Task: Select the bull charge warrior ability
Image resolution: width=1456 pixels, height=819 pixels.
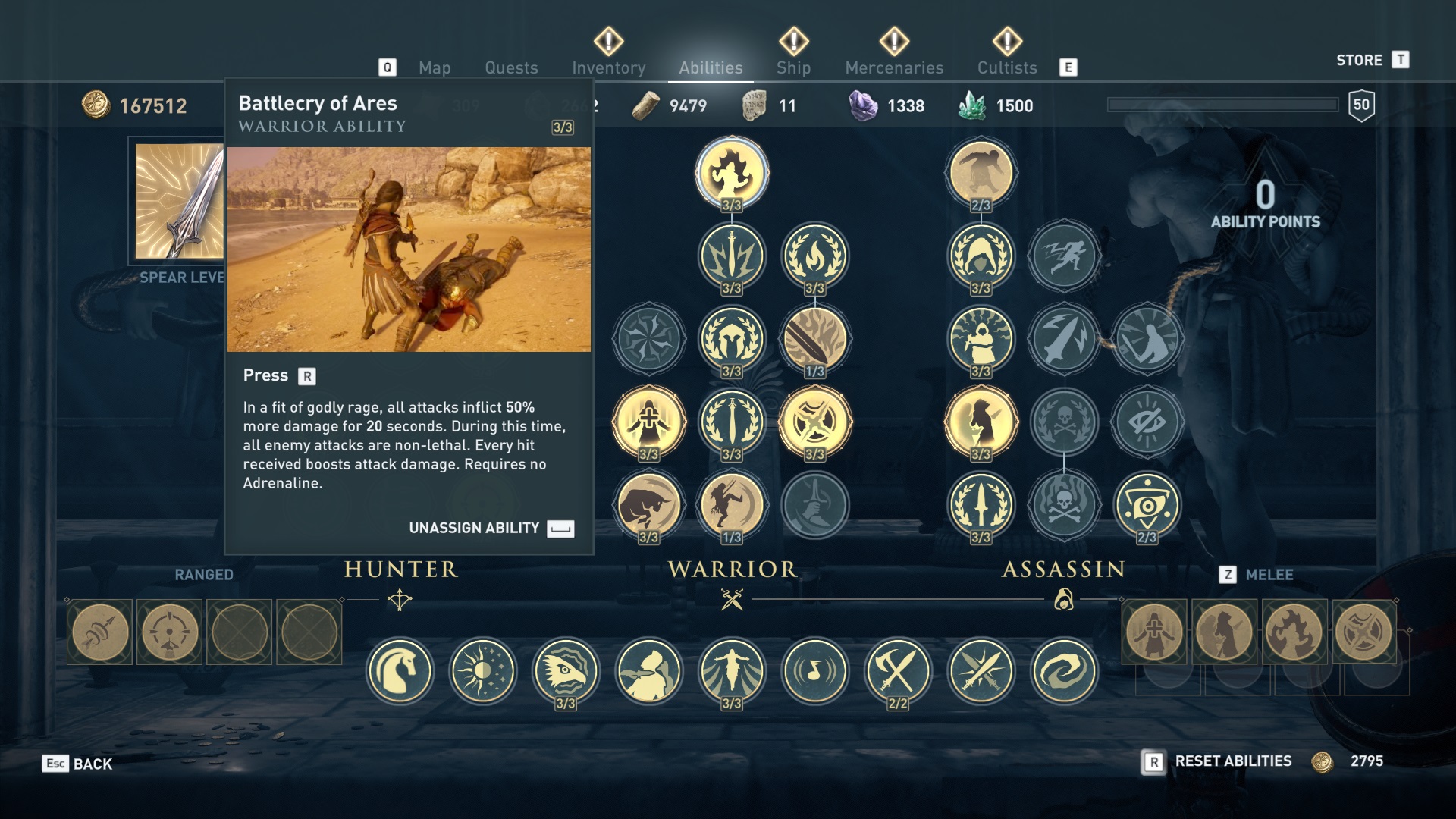Action: pyautogui.click(x=648, y=504)
